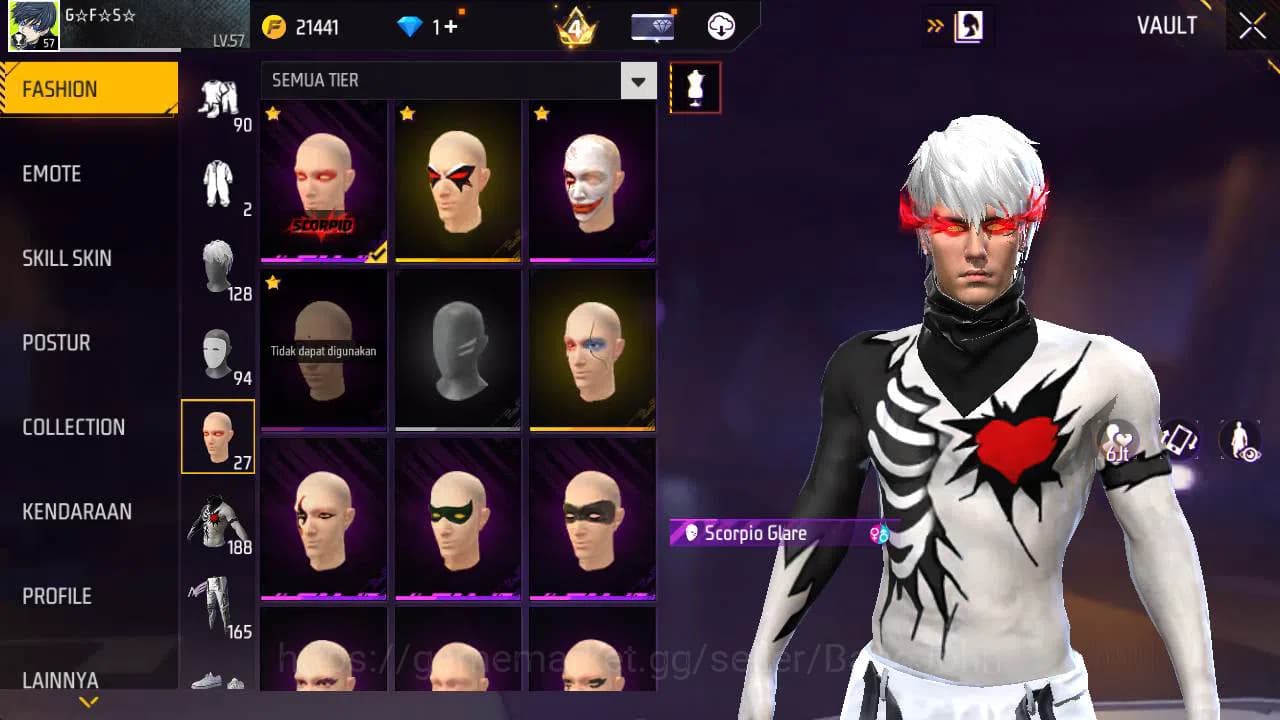Image resolution: width=1280 pixels, height=720 pixels.
Task: Open the cloud download icon
Action: (x=720, y=27)
